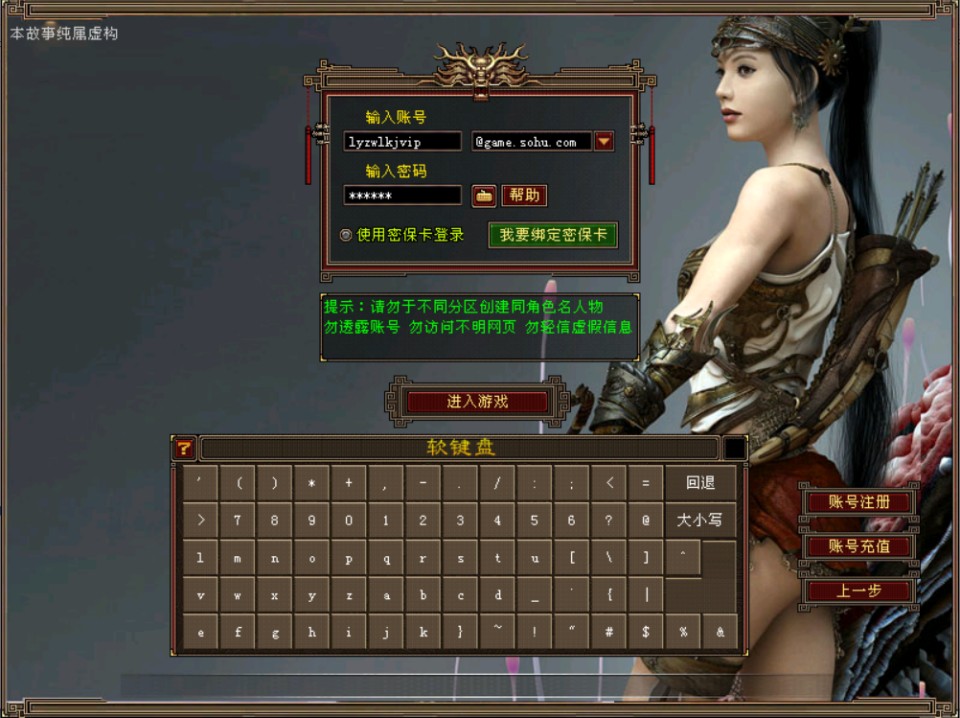The width and height of the screenshot is (960, 718).
Task: Open 账号注册 account registration
Action: [859, 501]
